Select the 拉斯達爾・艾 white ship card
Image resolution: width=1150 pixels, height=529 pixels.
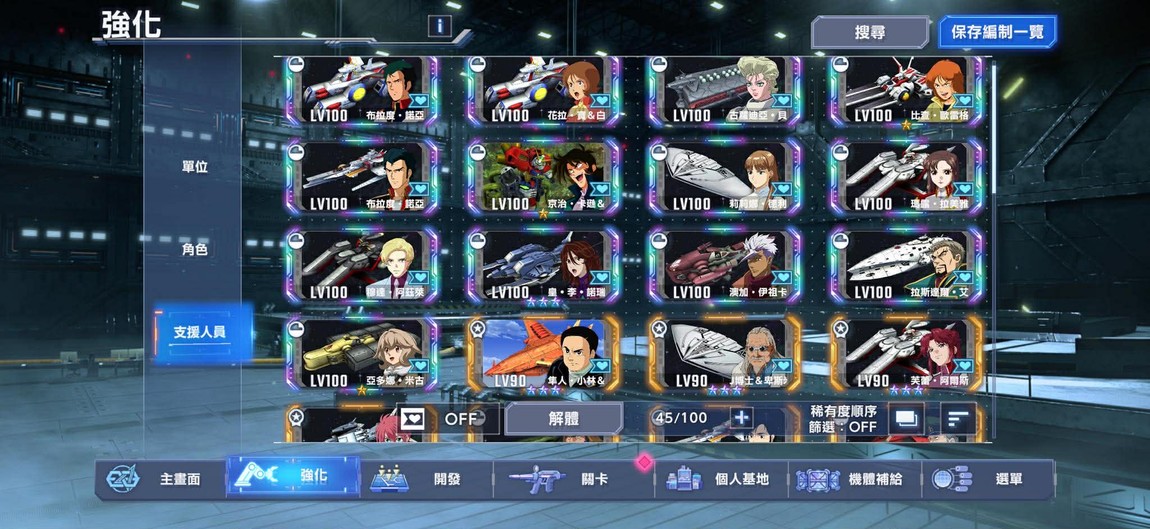[906, 266]
